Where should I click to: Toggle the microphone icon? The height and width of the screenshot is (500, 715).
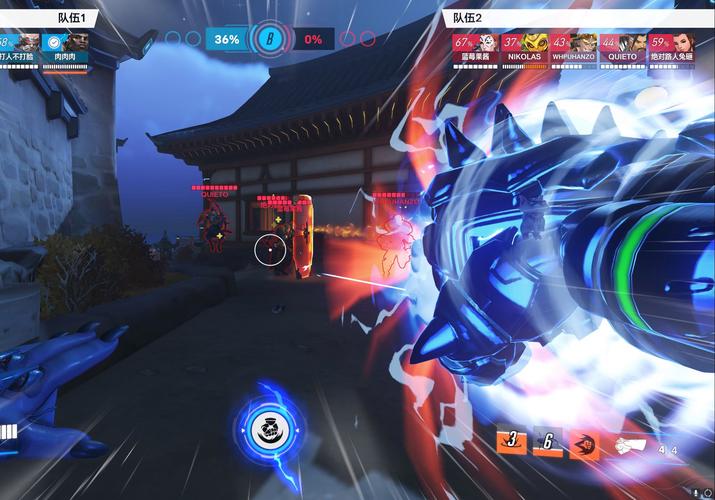coord(696,492)
